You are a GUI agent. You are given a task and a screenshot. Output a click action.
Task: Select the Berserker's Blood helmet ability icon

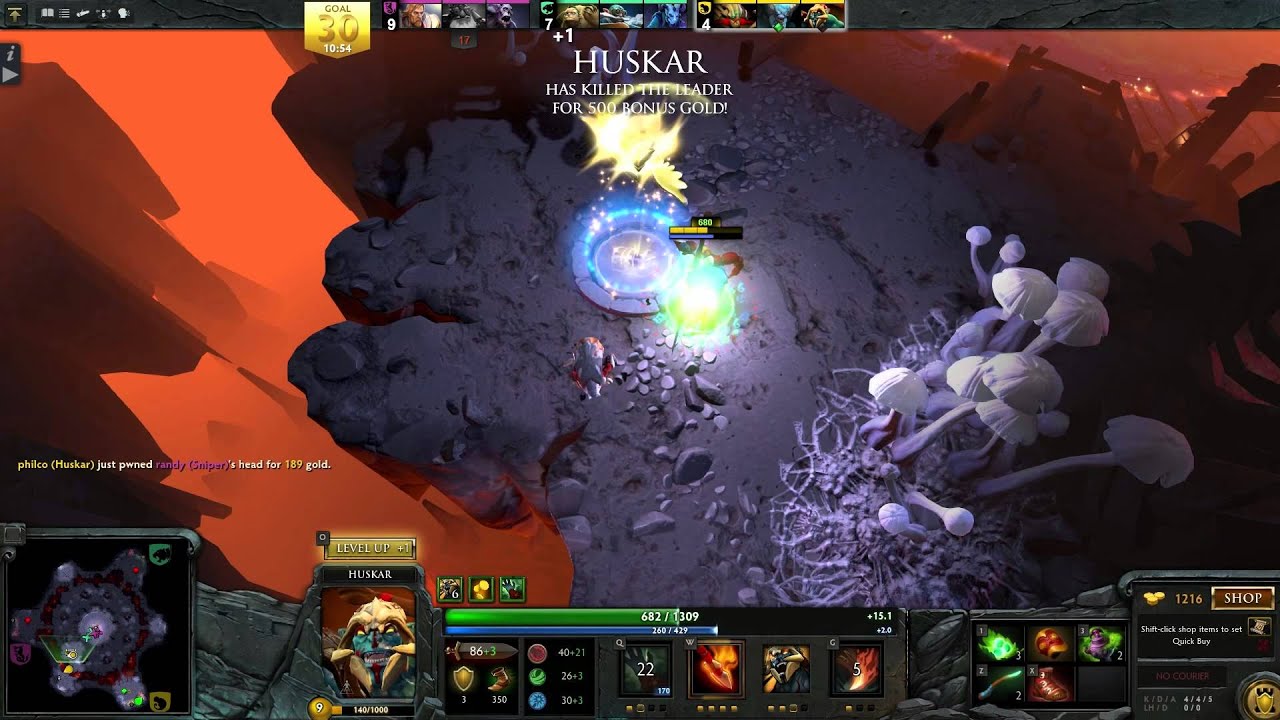787,668
